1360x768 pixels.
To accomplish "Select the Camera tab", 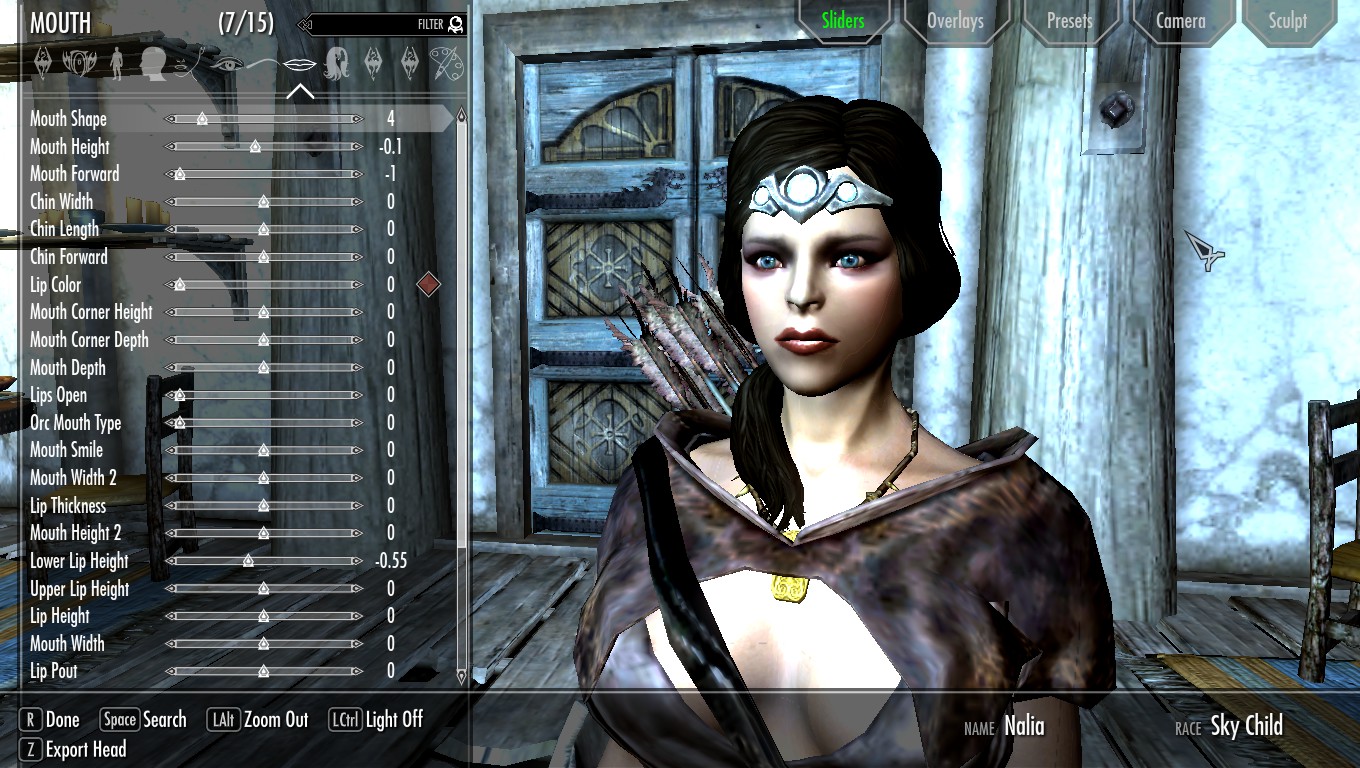I will (1181, 21).
